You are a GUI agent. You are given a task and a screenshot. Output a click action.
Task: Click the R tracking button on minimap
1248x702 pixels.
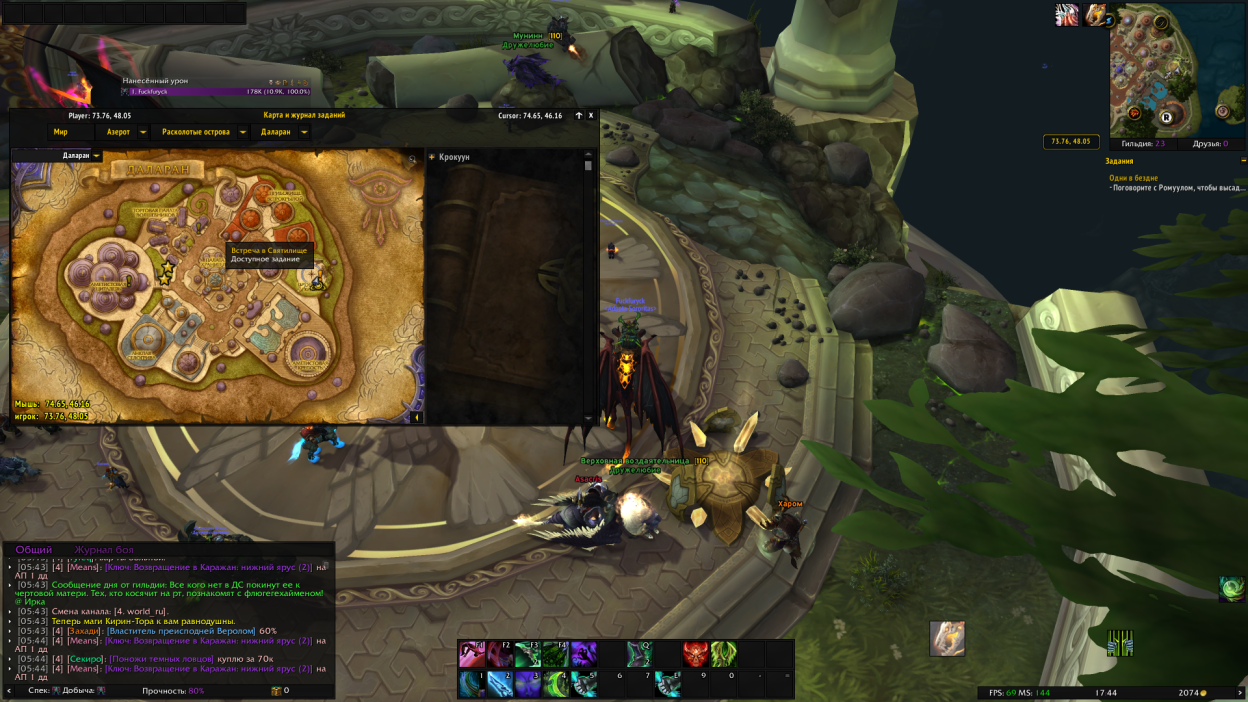[x=1166, y=116]
